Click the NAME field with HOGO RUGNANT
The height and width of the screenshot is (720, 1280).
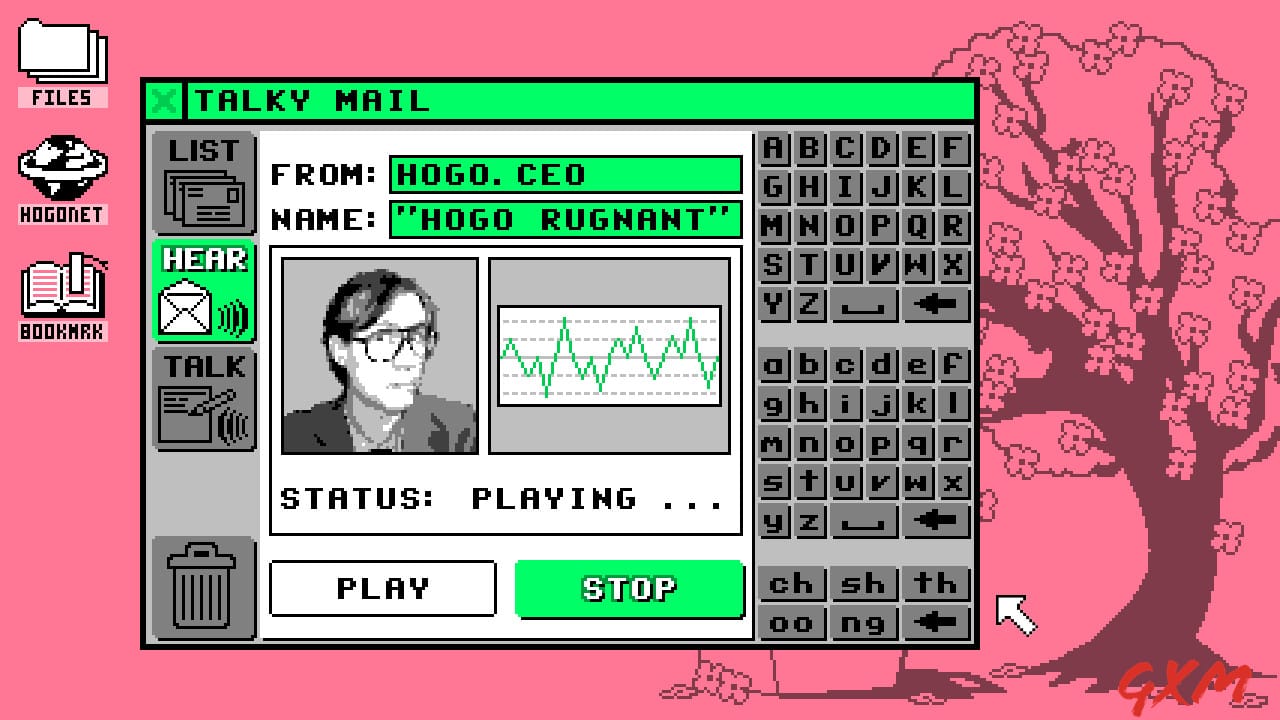[565, 220]
